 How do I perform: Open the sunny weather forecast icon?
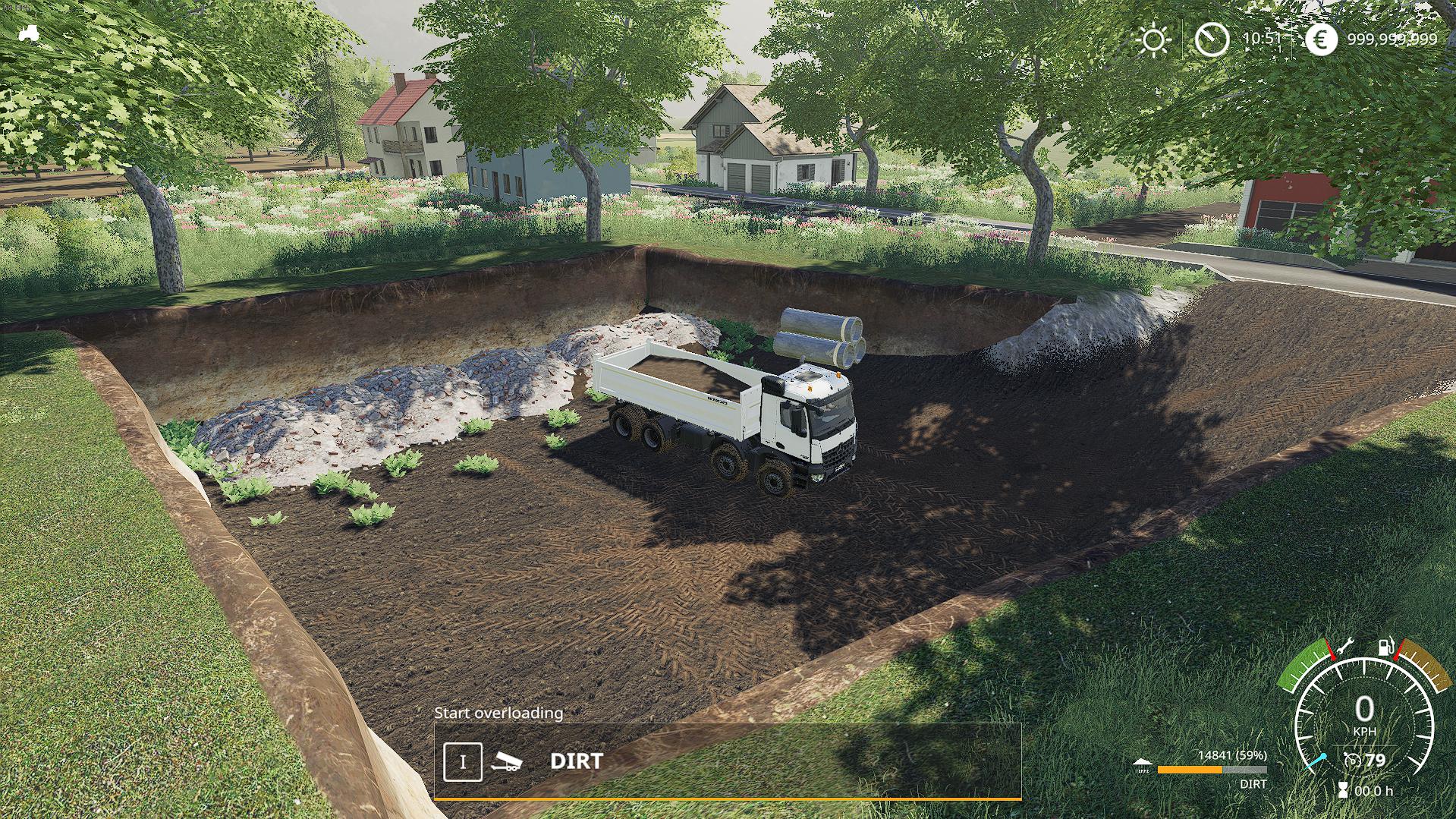(1154, 39)
